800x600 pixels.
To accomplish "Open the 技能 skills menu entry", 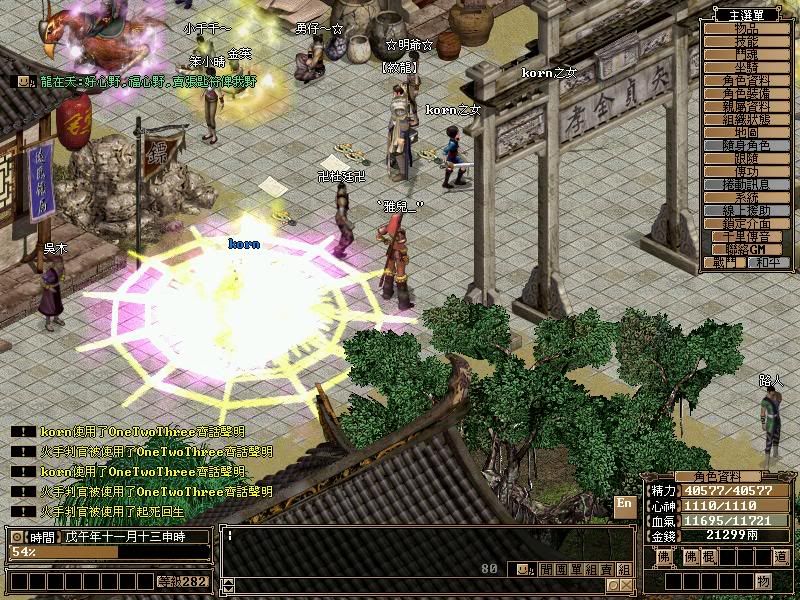I will point(746,42).
